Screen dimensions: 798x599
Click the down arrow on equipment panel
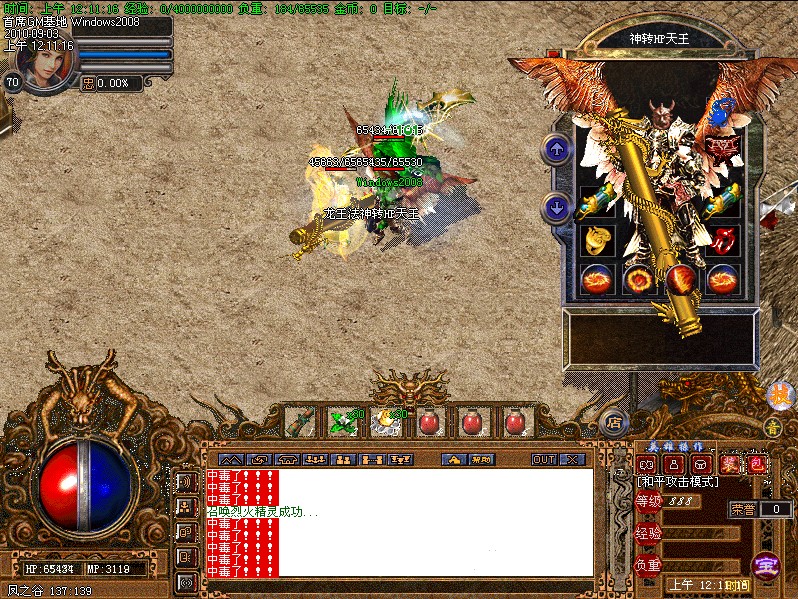[556, 208]
